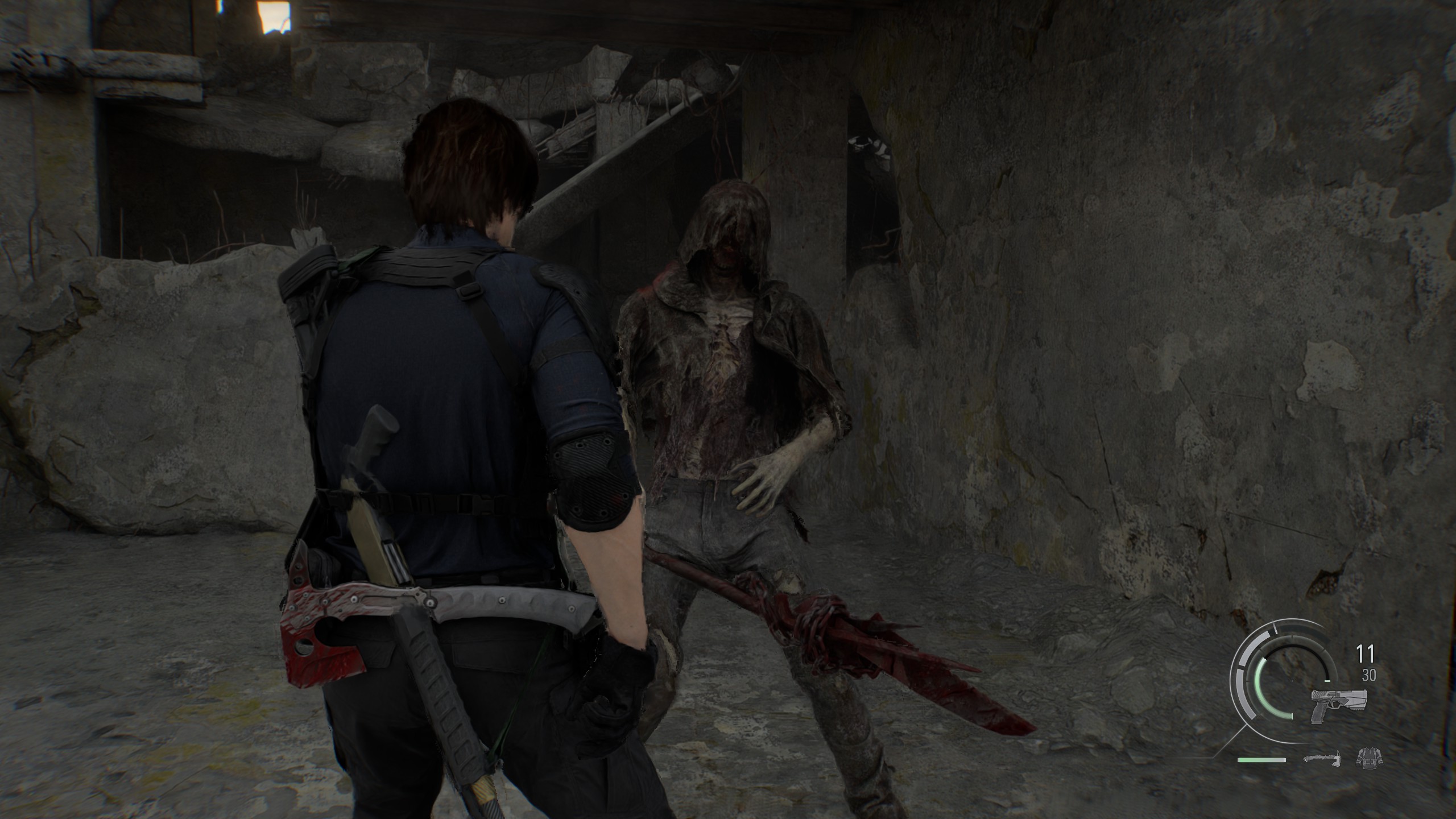Choose the hatchet melee weapon icon
The image size is (1456, 819).
coord(1320,759)
